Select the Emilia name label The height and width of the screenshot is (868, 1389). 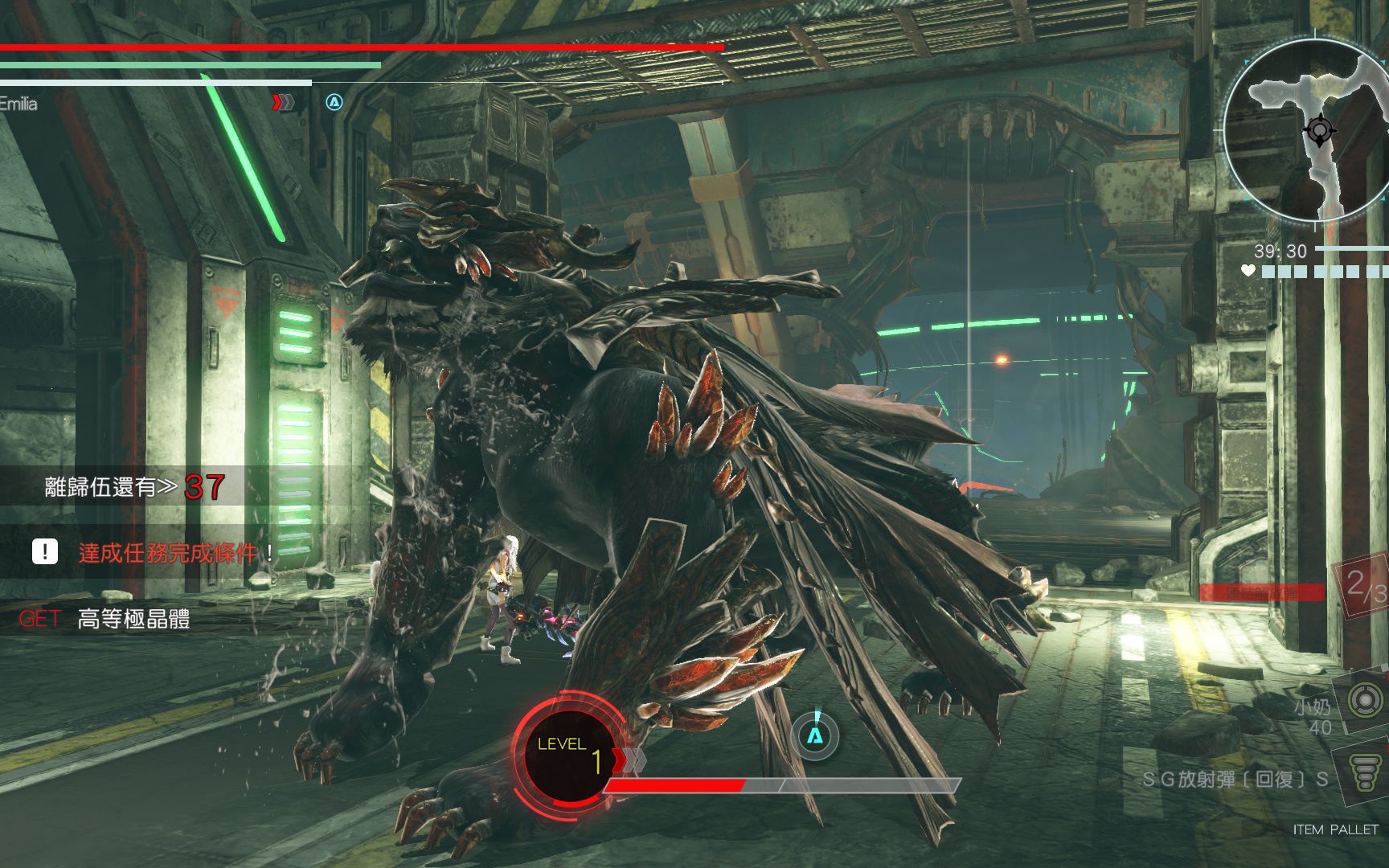tap(18, 104)
